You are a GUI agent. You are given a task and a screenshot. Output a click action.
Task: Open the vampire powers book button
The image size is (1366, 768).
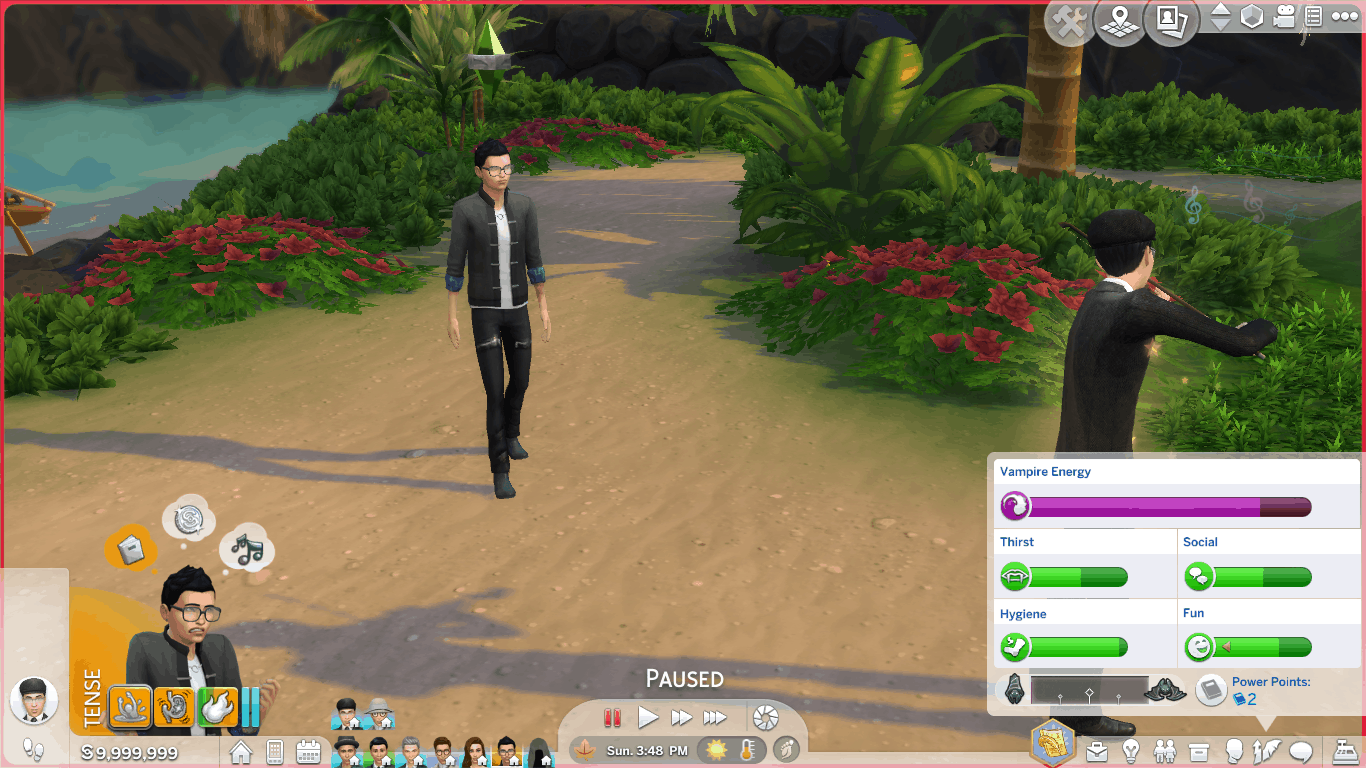click(1212, 690)
